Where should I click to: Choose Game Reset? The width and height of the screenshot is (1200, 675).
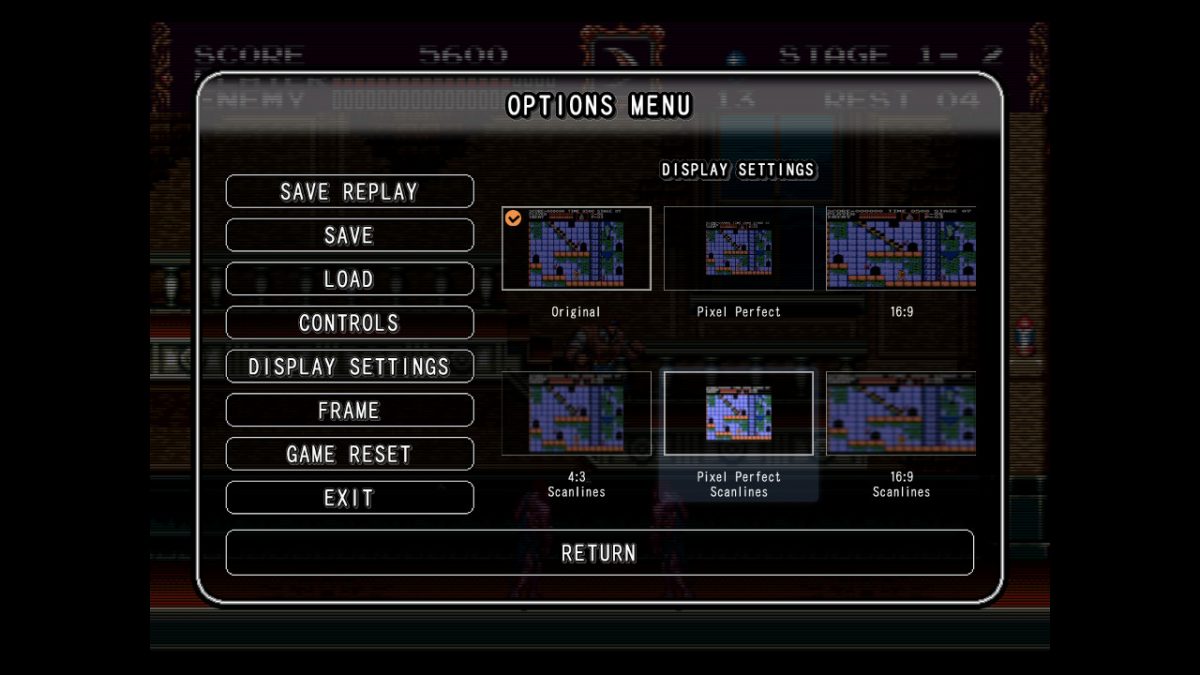click(349, 454)
